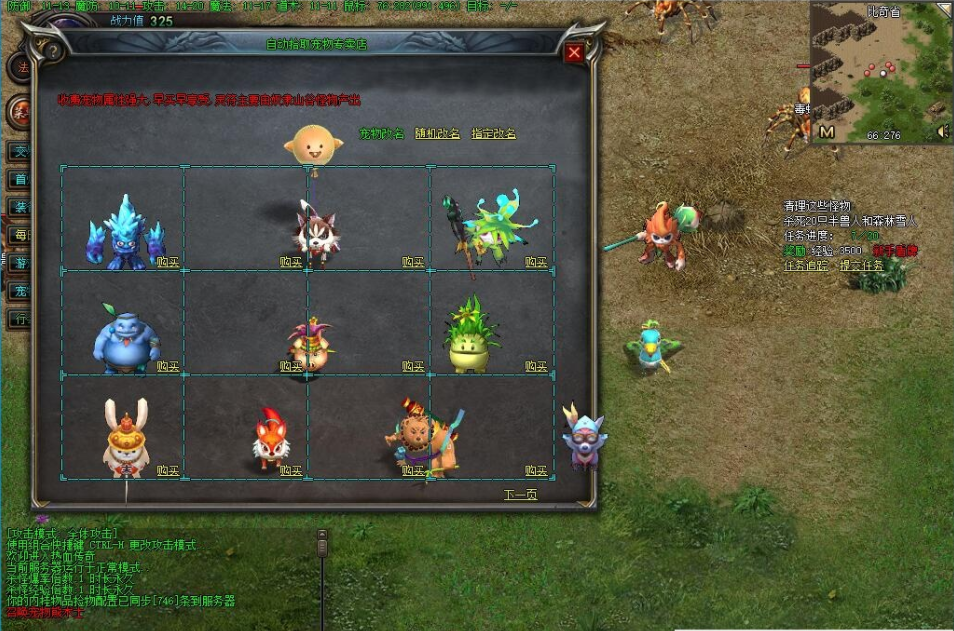The height and width of the screenshot is (631, 954).
Task: Choose 随机改名 random pet rename
Action: [x=437, y=134]
